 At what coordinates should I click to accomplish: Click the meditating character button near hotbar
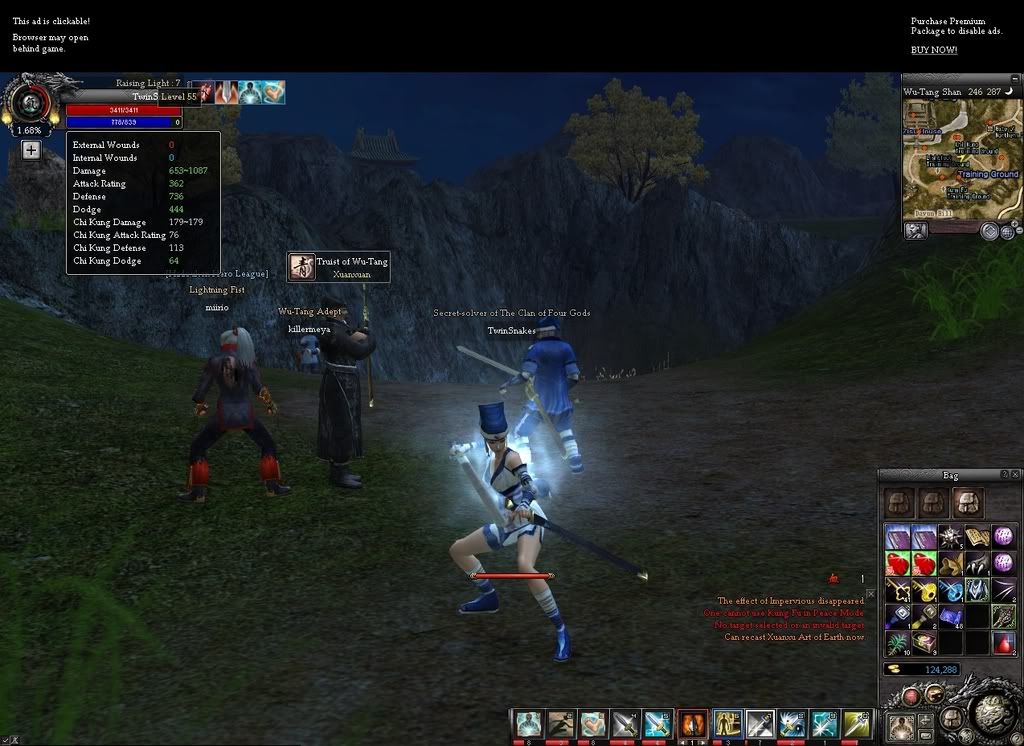click(902, 724)
